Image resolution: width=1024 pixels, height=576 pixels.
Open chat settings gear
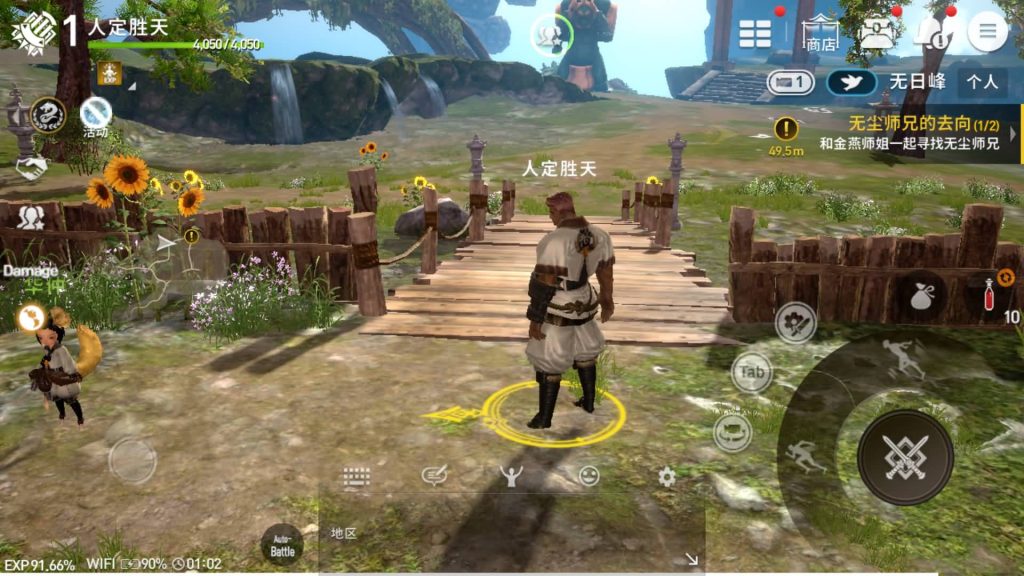667,477
